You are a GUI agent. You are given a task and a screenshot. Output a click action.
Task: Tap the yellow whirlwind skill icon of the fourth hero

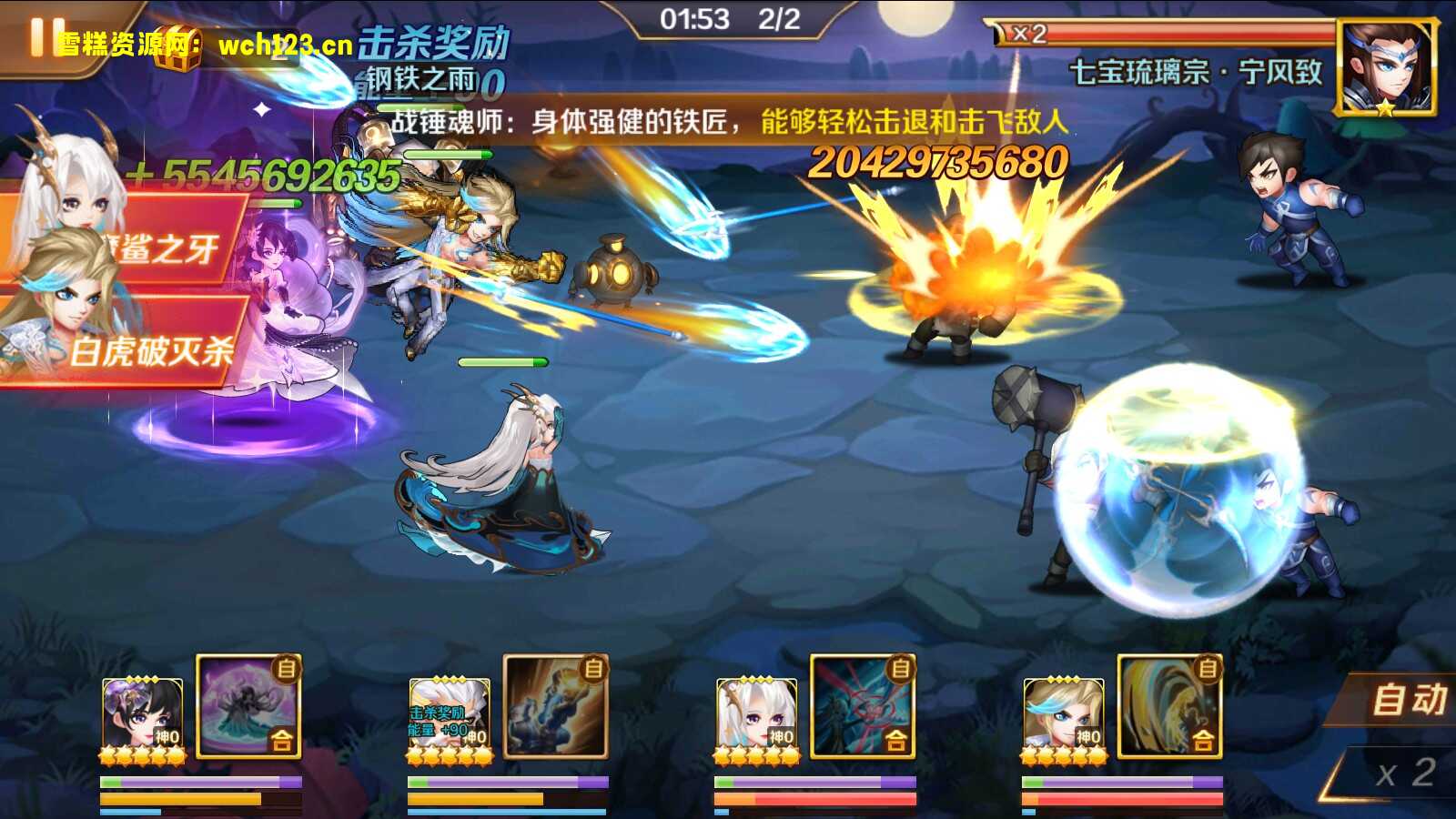click(x=1169, y=705)
